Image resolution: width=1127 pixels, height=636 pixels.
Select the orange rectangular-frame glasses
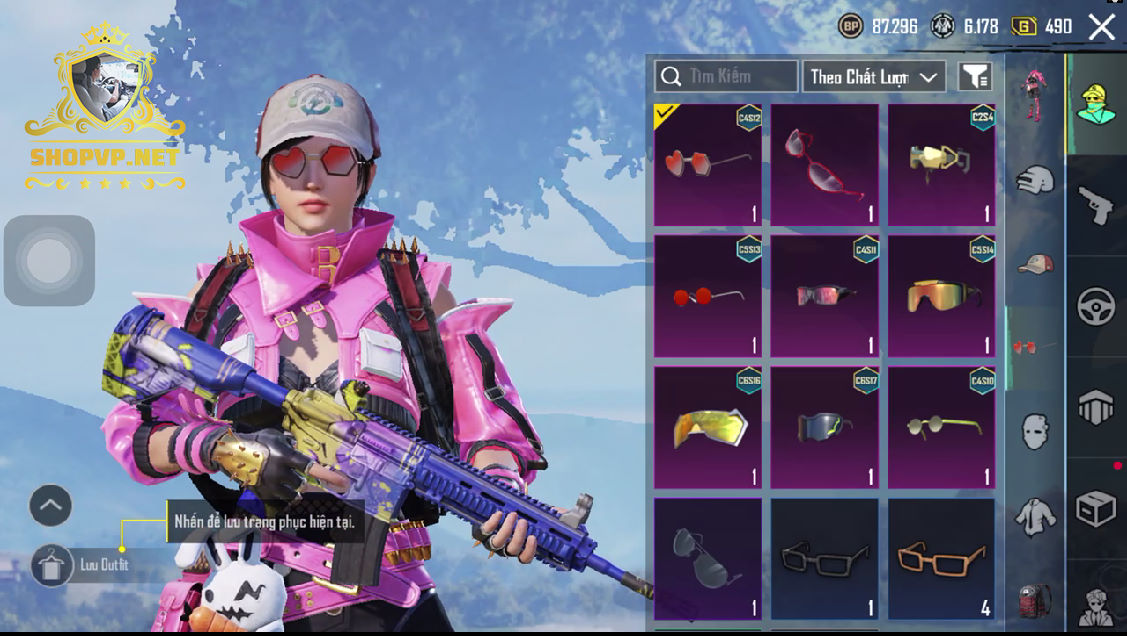point(941,558)
